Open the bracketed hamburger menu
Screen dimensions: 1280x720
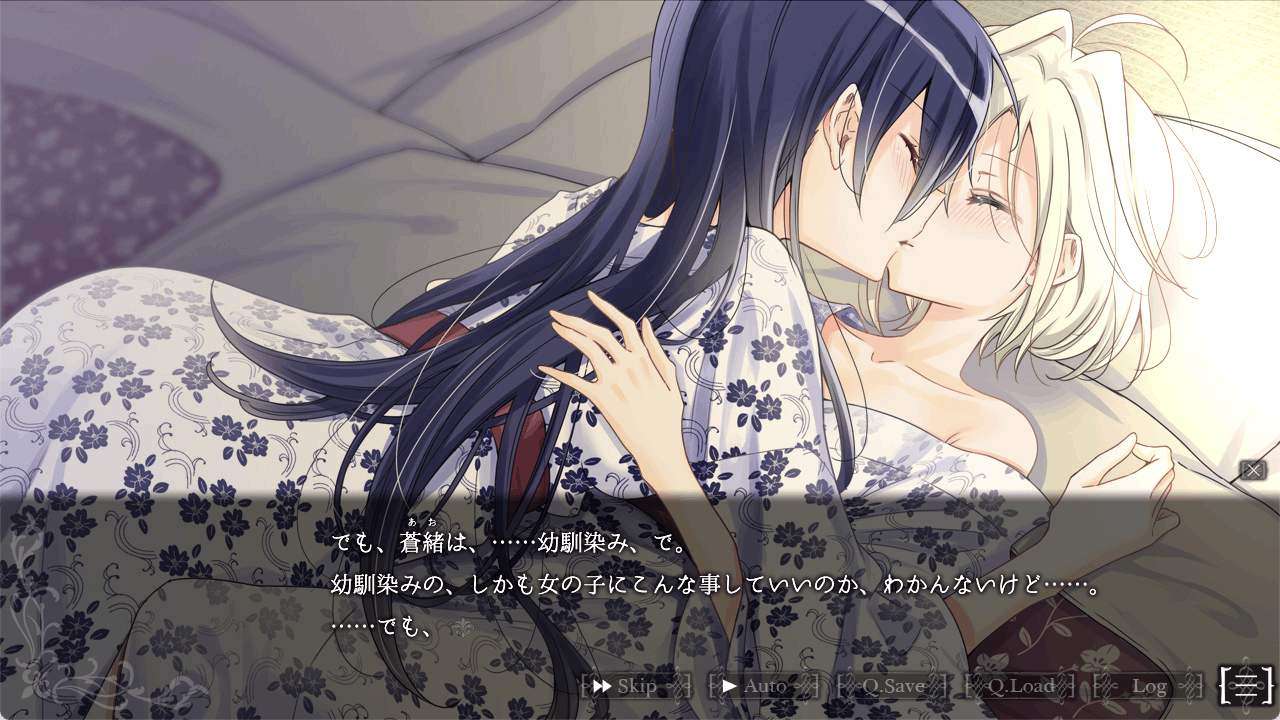click(x=1246, y=684)
